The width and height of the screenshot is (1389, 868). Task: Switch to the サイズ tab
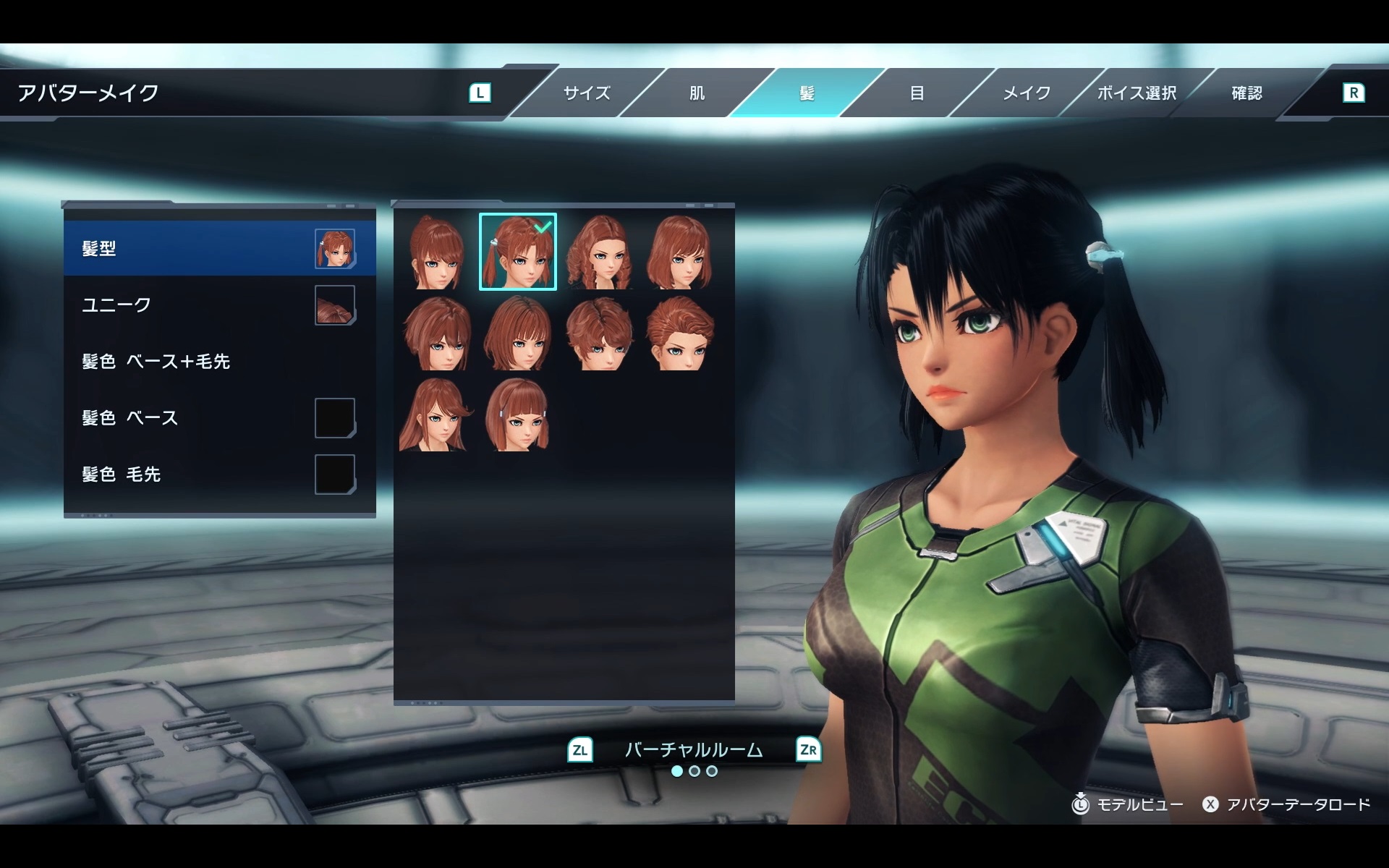coord(586,93)
